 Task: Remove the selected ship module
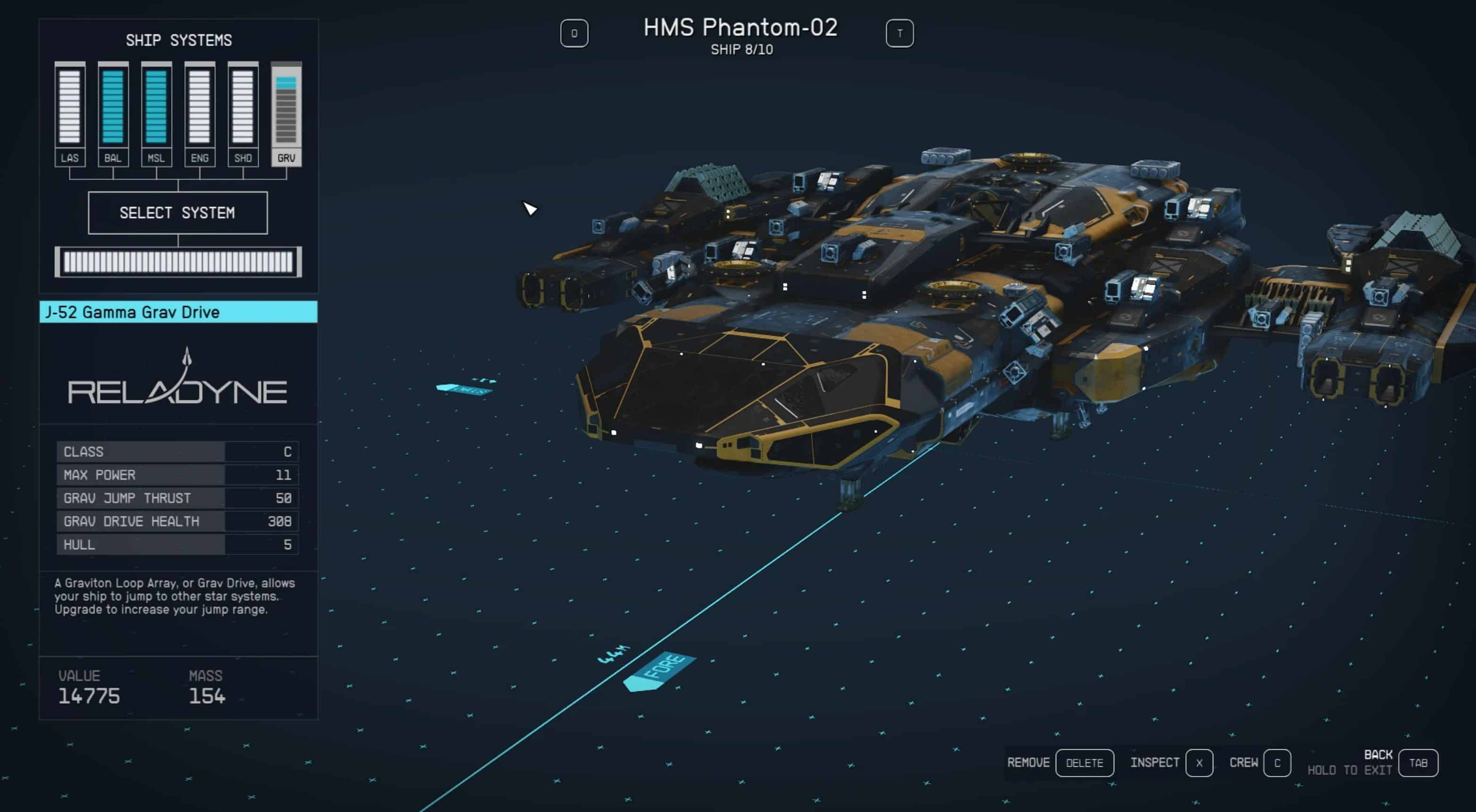1084,763
